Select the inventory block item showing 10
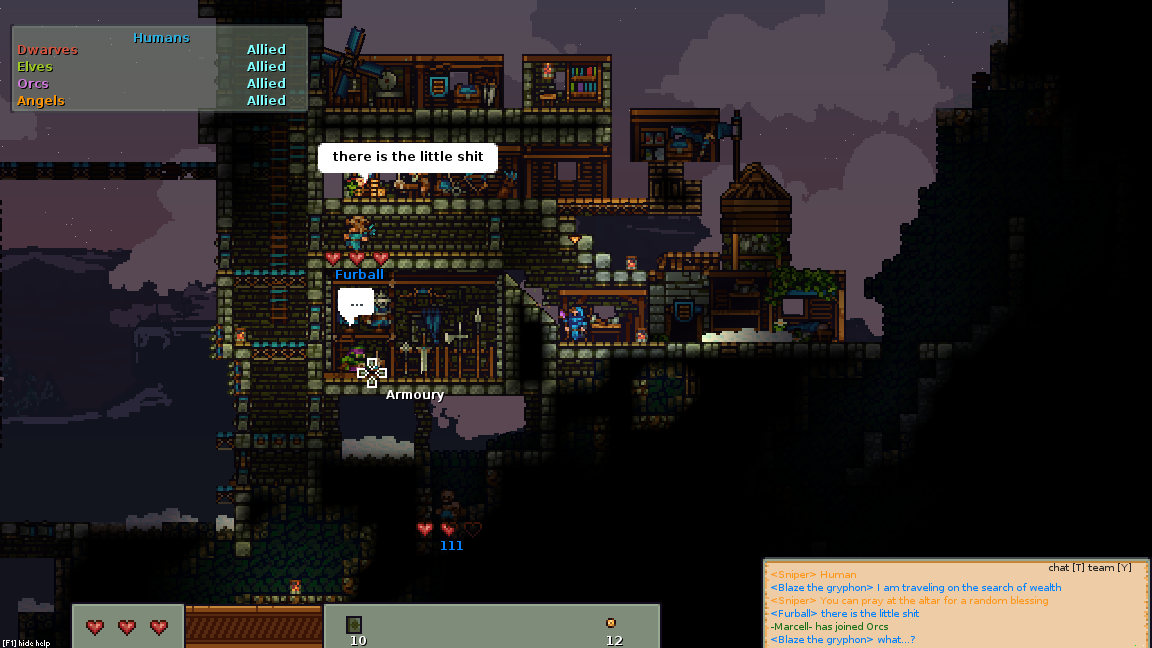Viewport: 1152px width, 648px height. tap(354, 625)
